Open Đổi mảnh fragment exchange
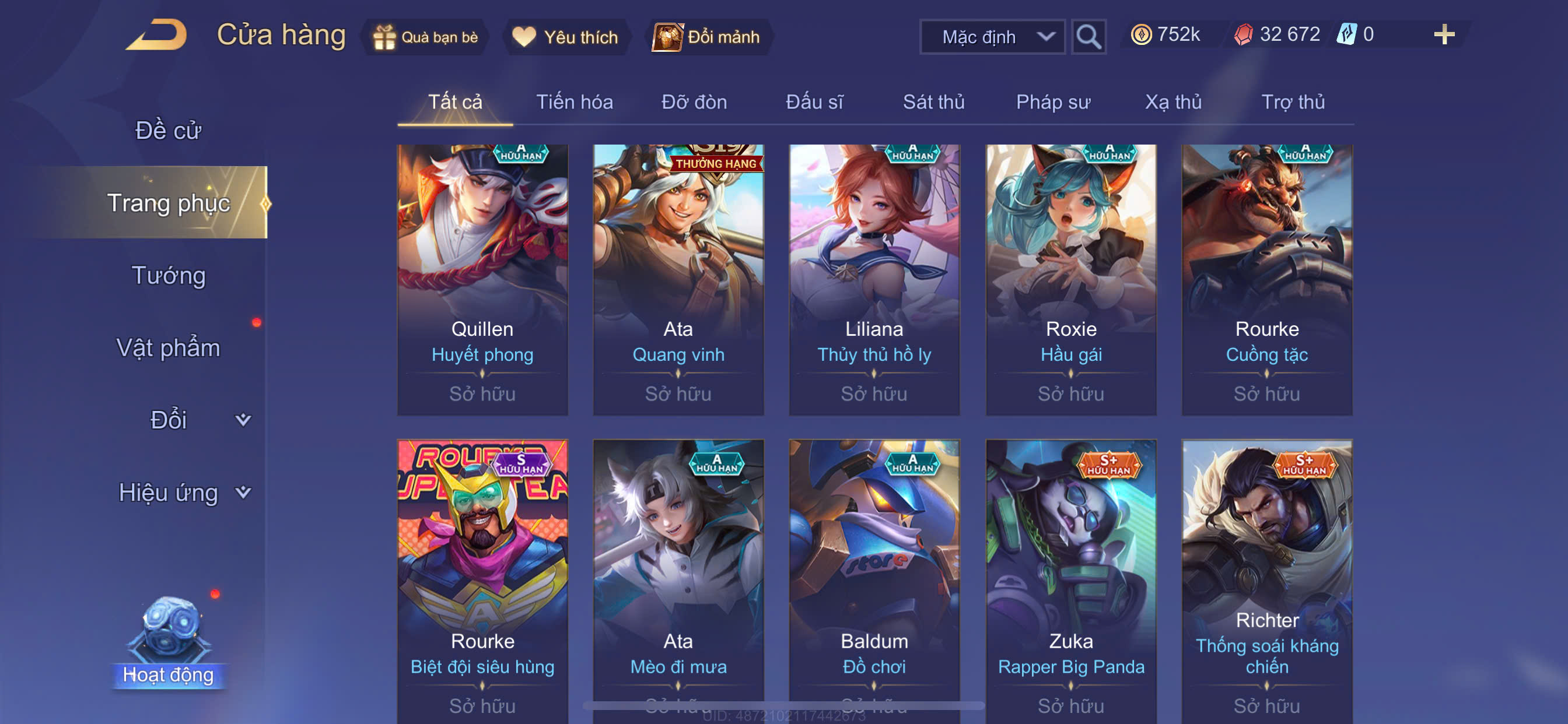This screenshot has height=724, width=1568. [x=708, y=37]
